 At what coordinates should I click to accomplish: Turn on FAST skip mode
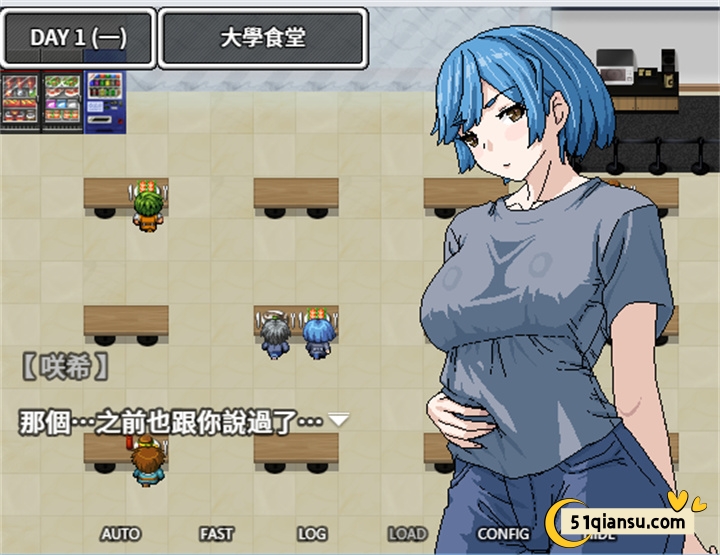216,534
